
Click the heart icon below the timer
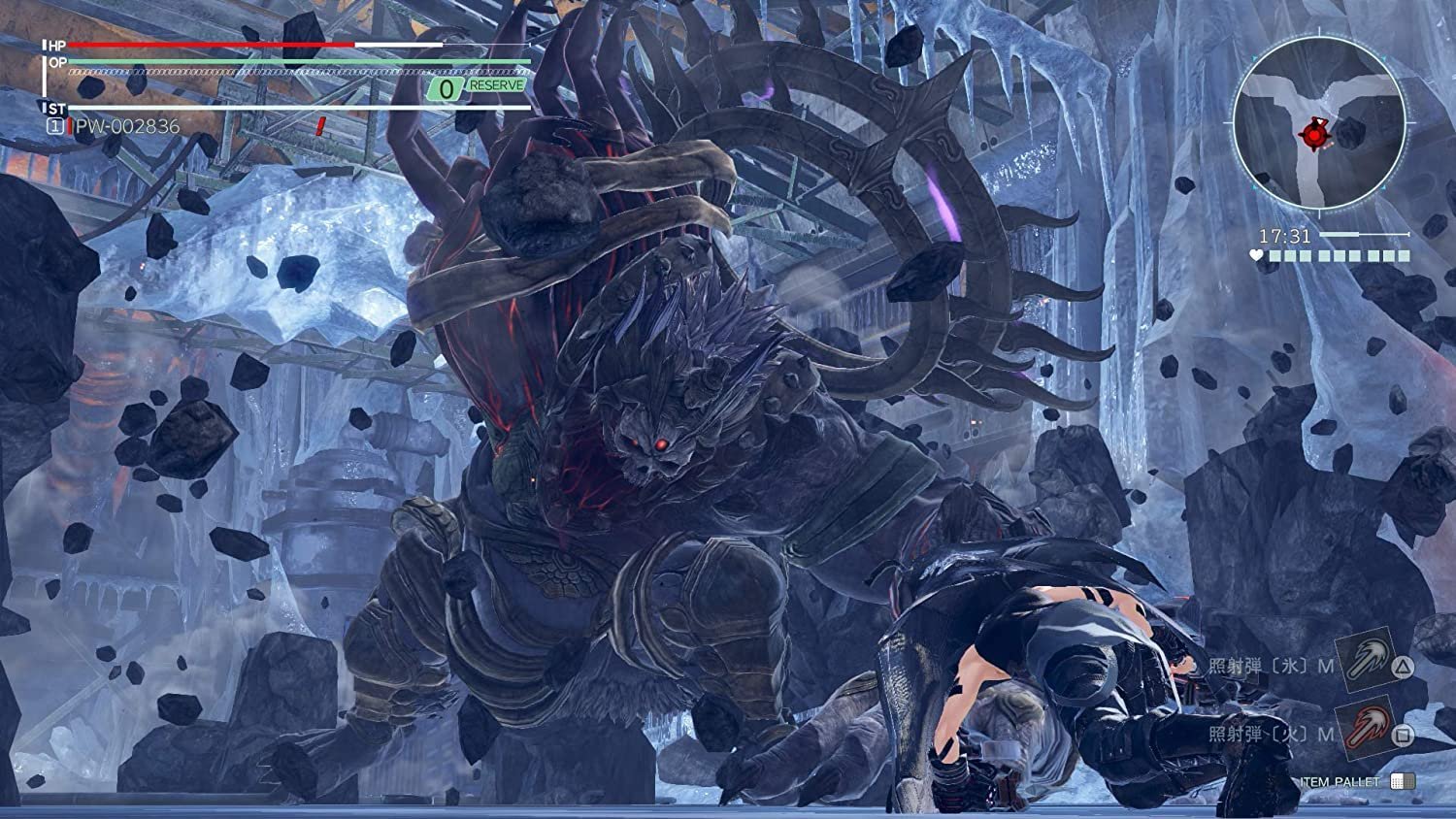[1256, 256]
